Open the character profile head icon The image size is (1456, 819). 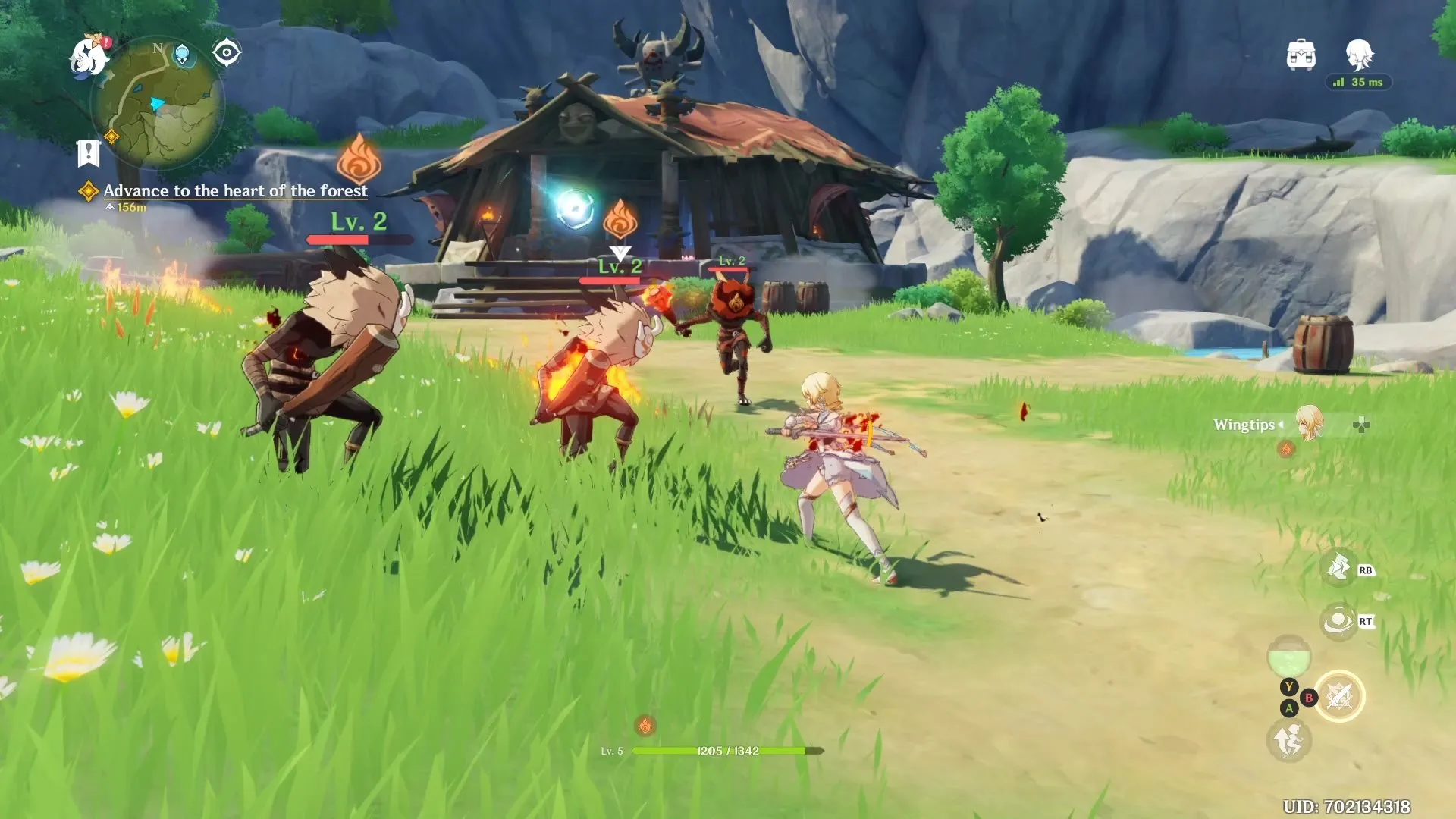[1358, 55]
